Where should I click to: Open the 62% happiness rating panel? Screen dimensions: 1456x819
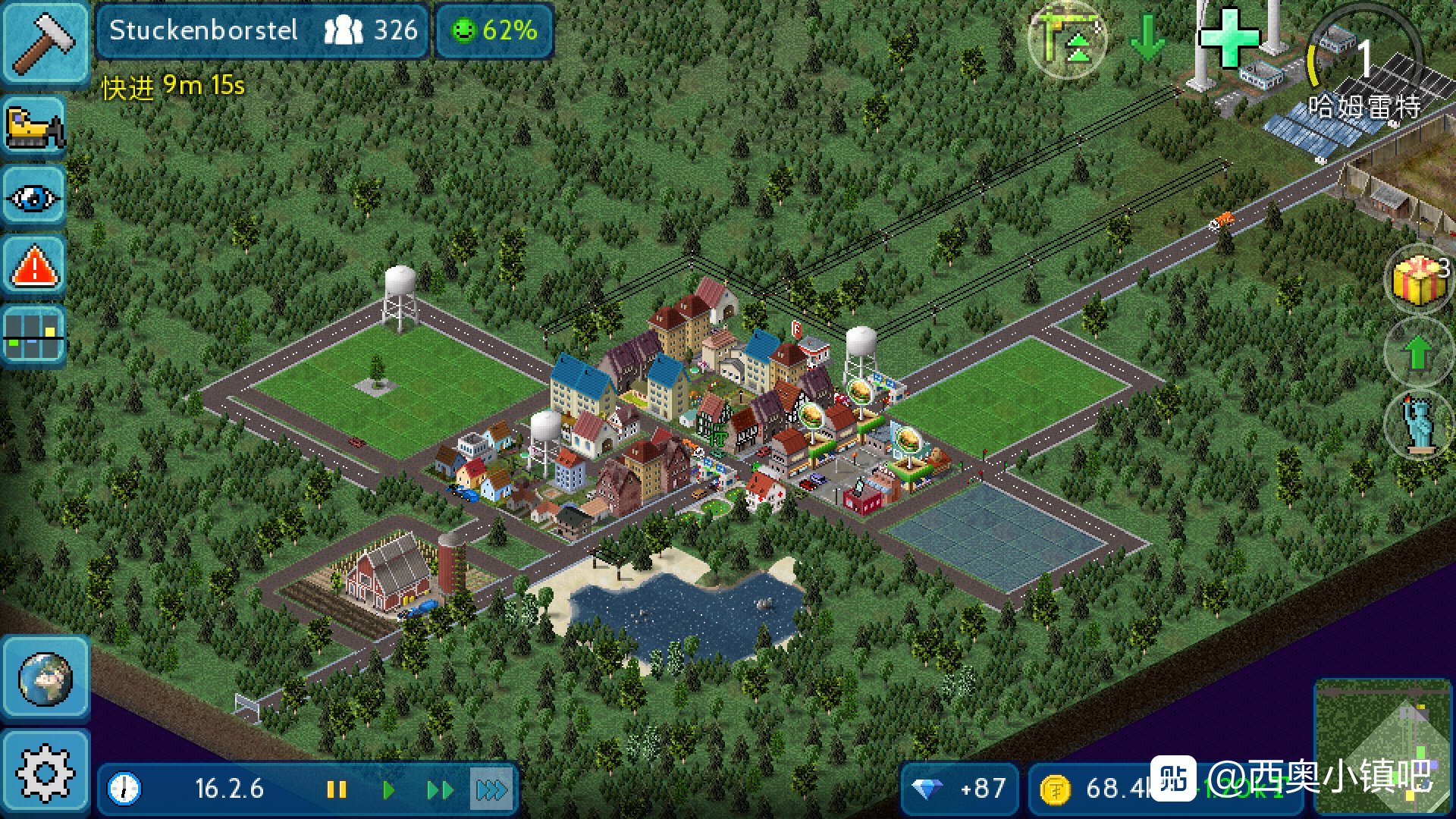pyautogui.click(x=494, y=31)
